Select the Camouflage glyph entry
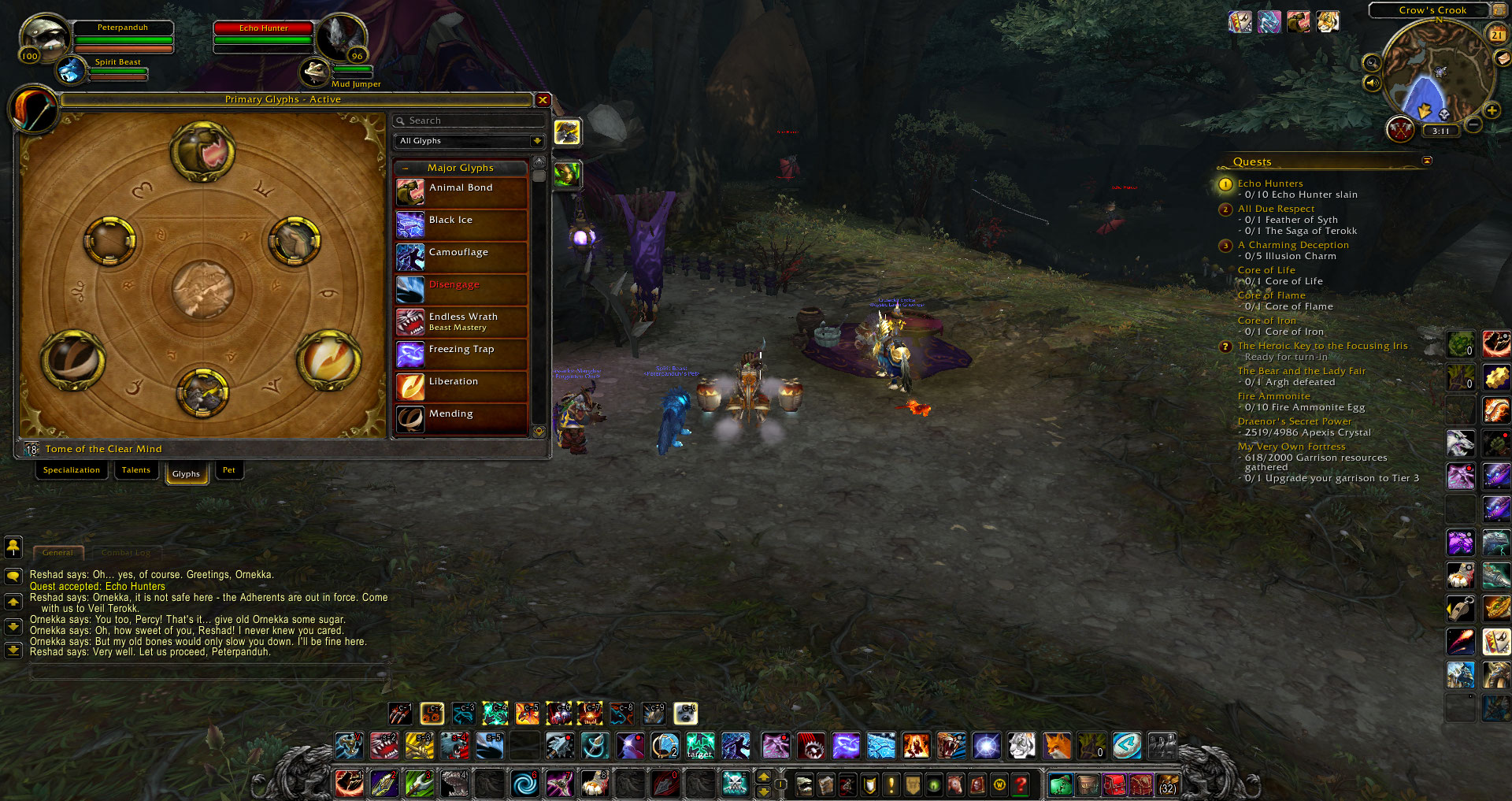The height and width of the screenshot is (801, 1512). (461, 257)
